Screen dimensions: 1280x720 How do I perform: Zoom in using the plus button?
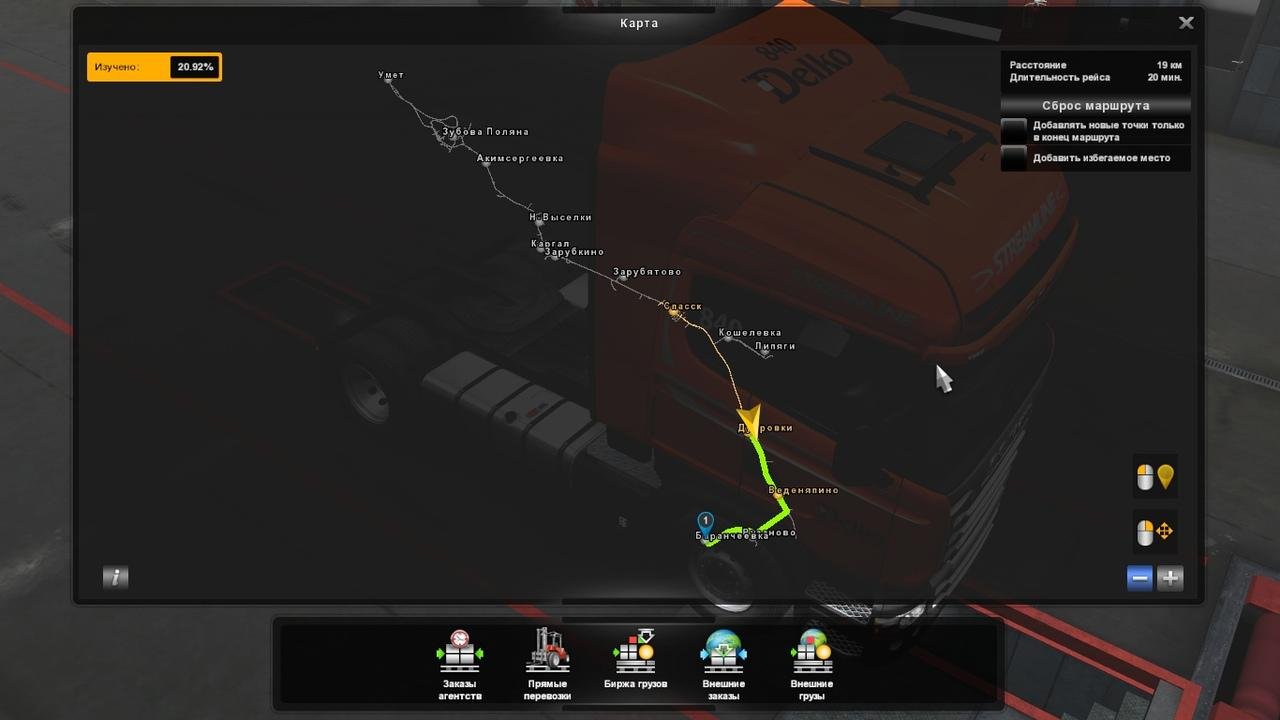tap(1169, 577)
